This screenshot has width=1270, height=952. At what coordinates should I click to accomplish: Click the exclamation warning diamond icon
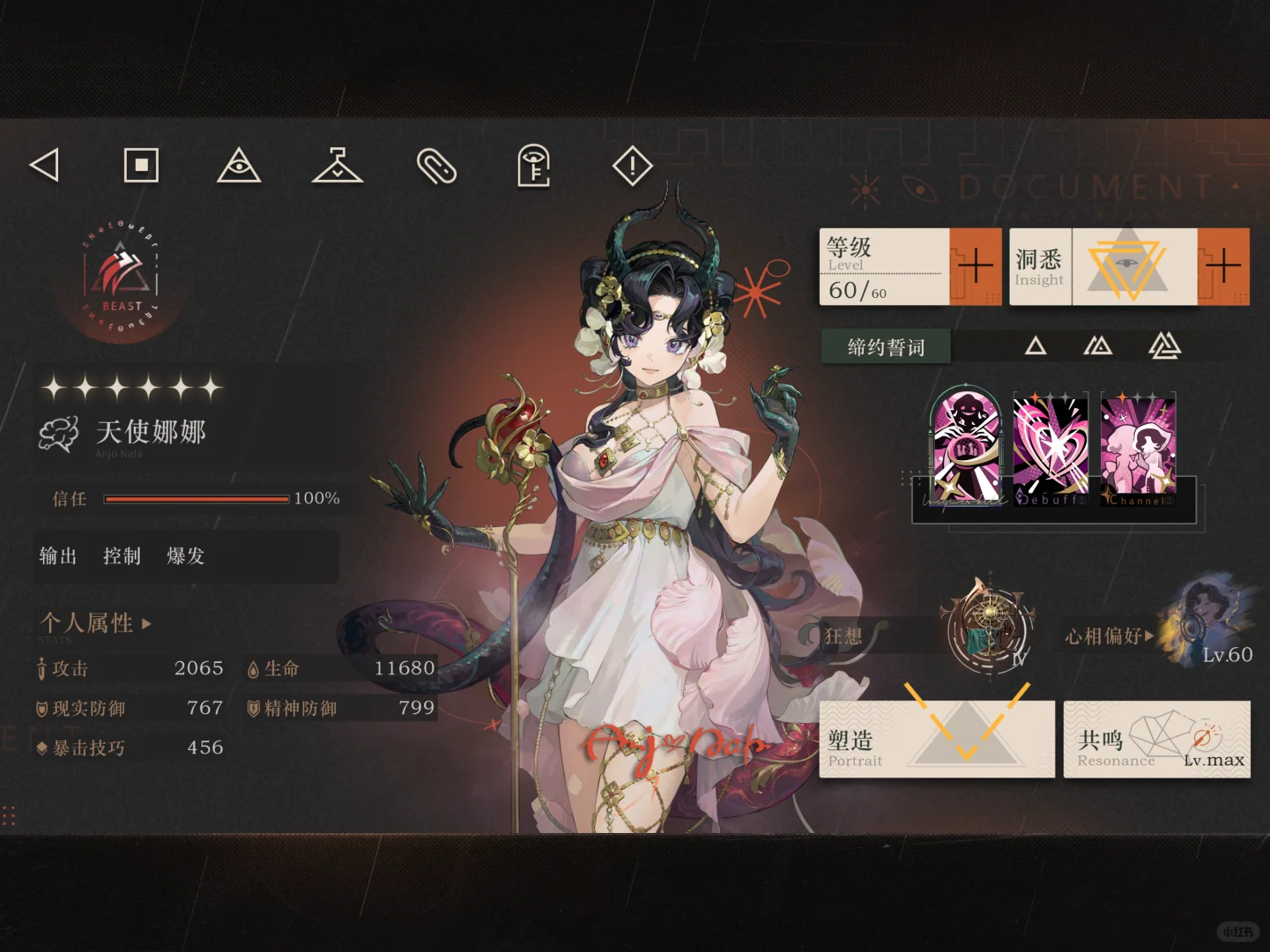631,167
